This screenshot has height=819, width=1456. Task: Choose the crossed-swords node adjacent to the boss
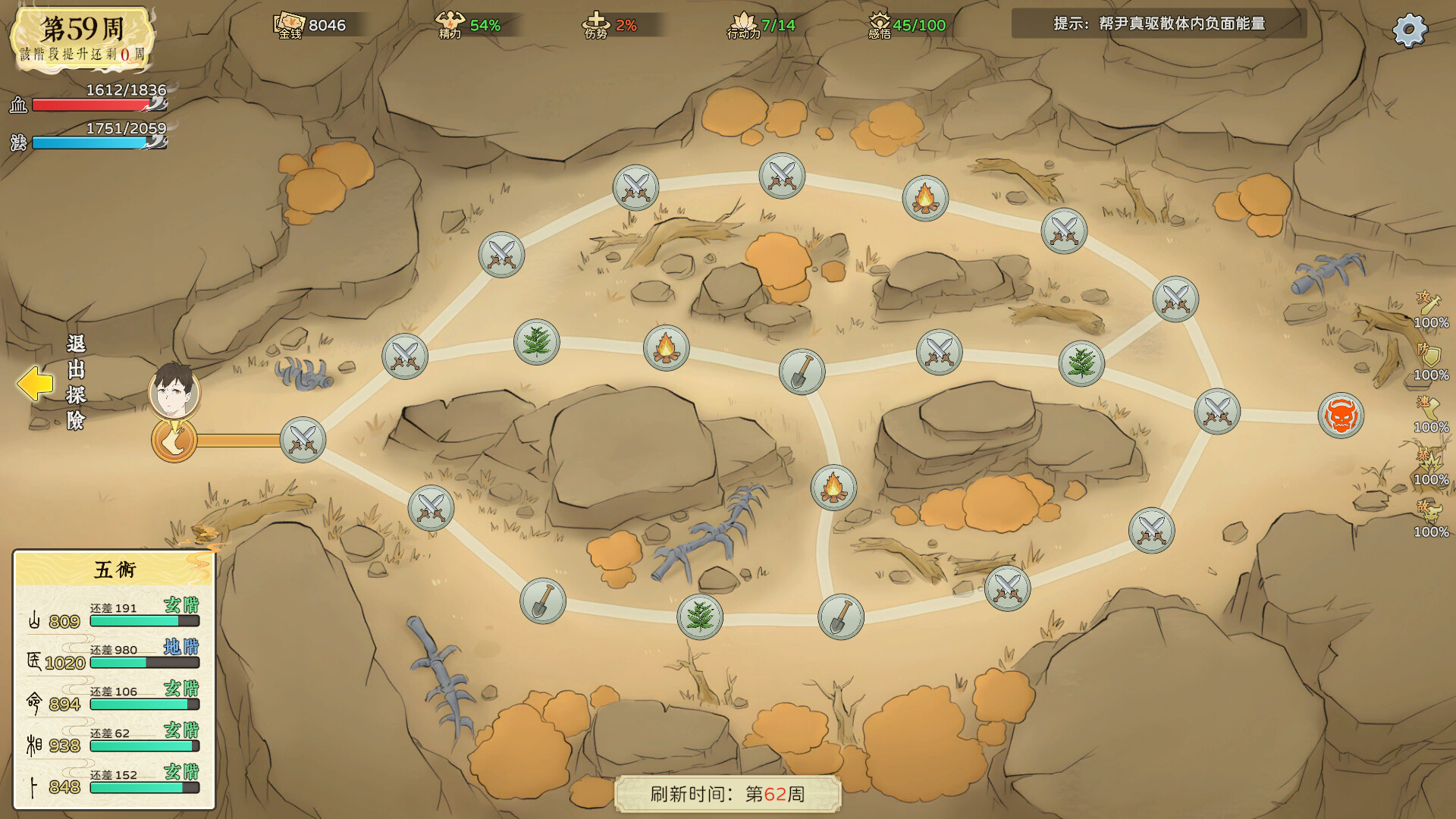pos(1216,412)
